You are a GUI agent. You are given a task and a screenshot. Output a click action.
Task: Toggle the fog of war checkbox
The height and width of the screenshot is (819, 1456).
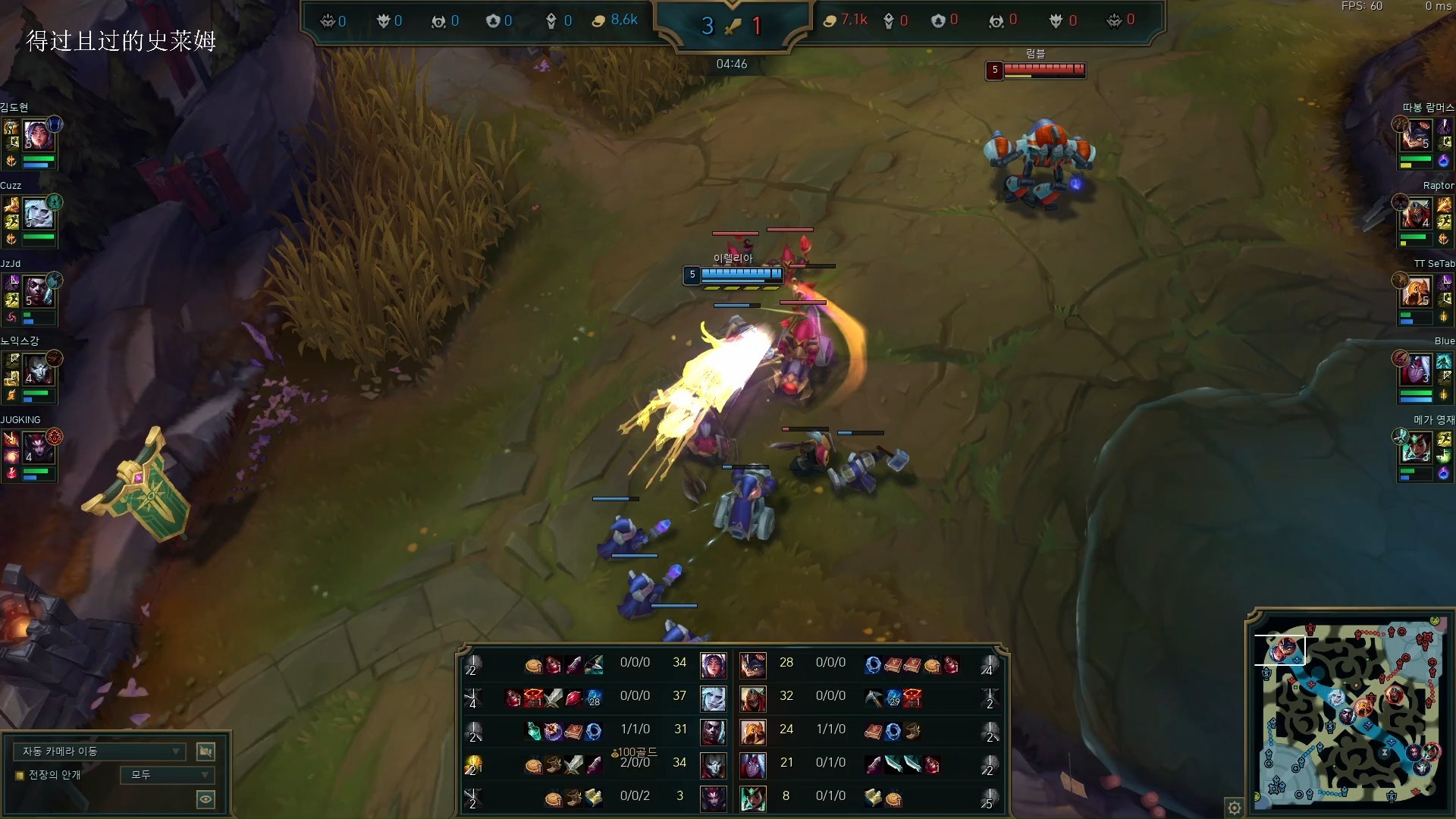[x=20, y=775]
